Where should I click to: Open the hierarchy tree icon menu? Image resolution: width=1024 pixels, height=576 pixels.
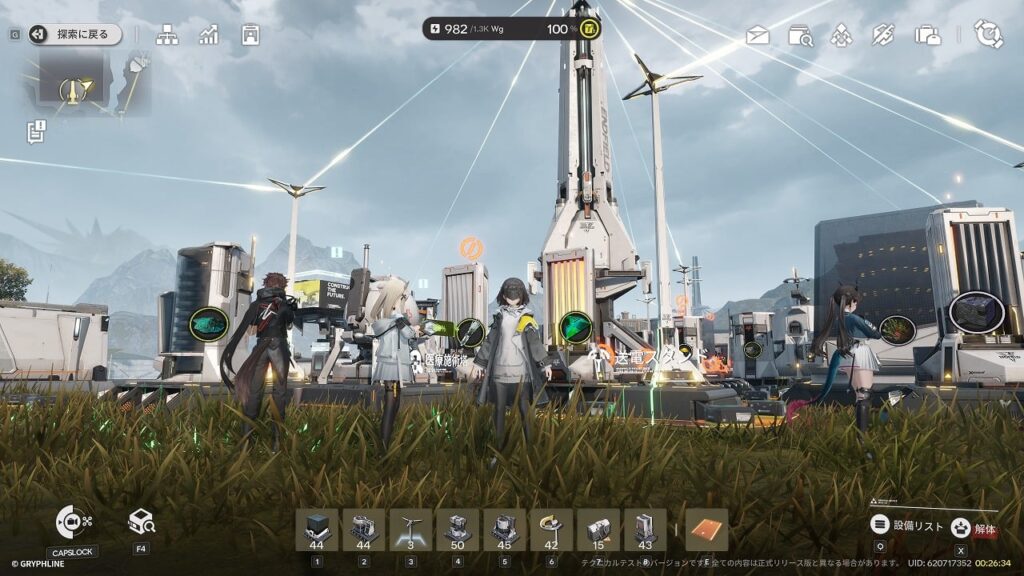point(167,35)
